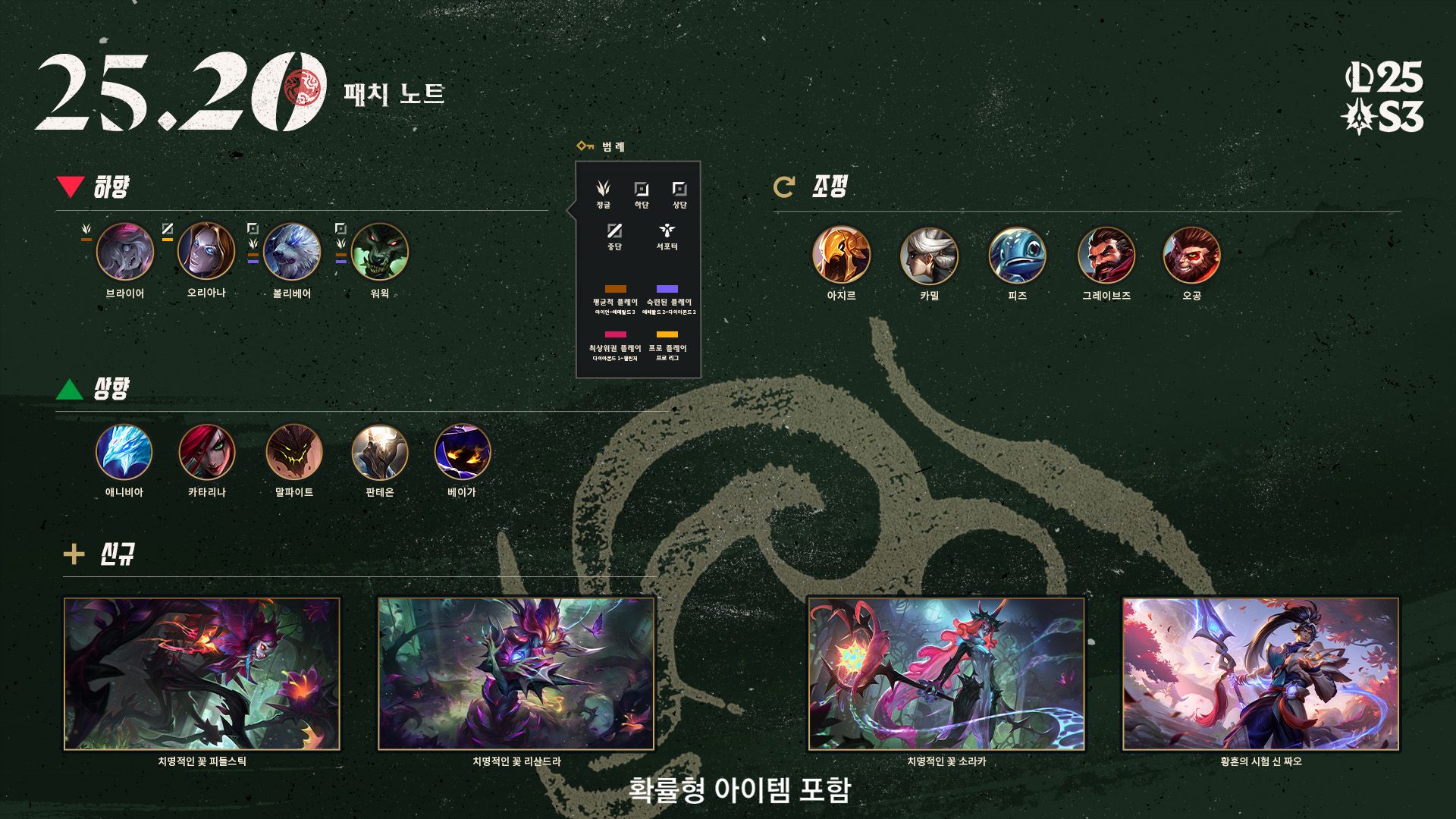1456x819 pixels.
Task: Choose the 말파이트 portrait
Action: pyautogui.click(x=294, y=453)
